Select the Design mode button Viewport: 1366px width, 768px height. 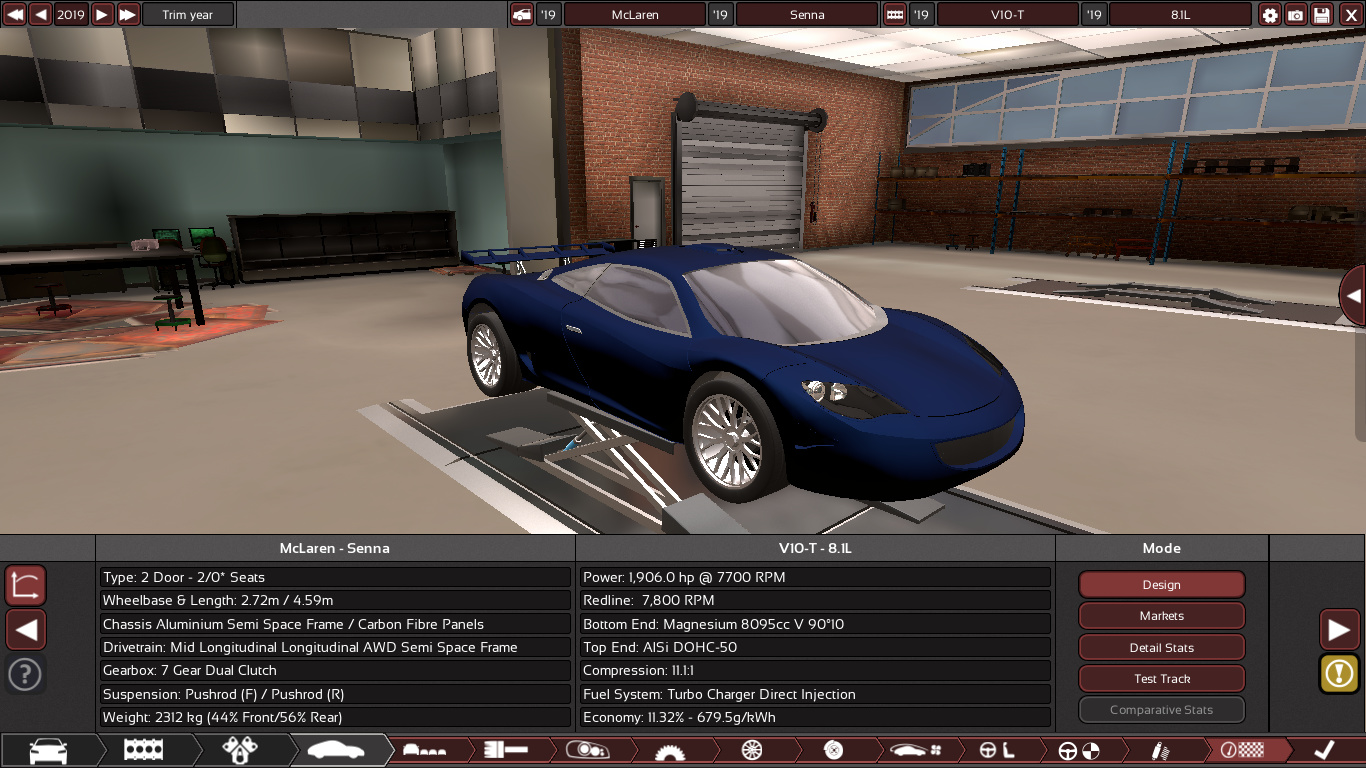tap(1161, 585)
